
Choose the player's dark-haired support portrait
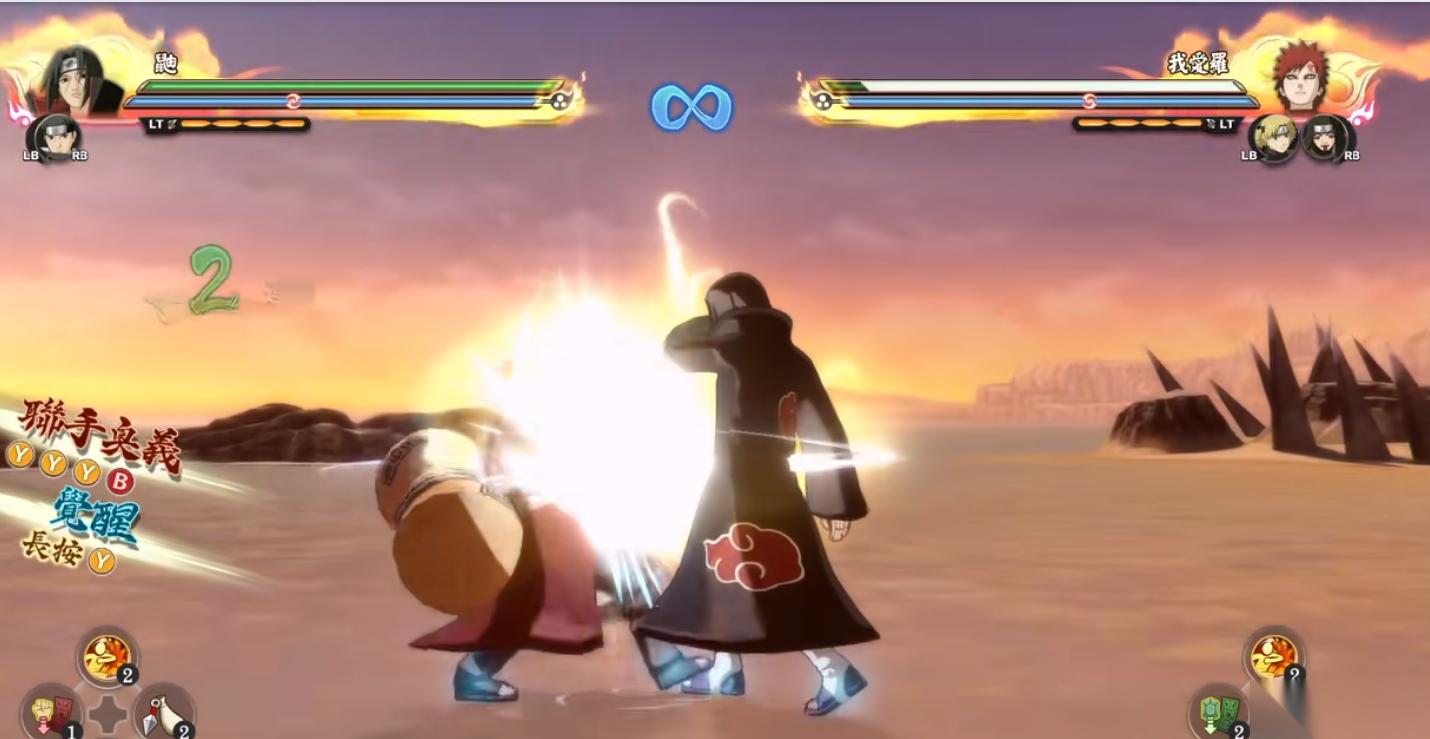tap(54, 138)
